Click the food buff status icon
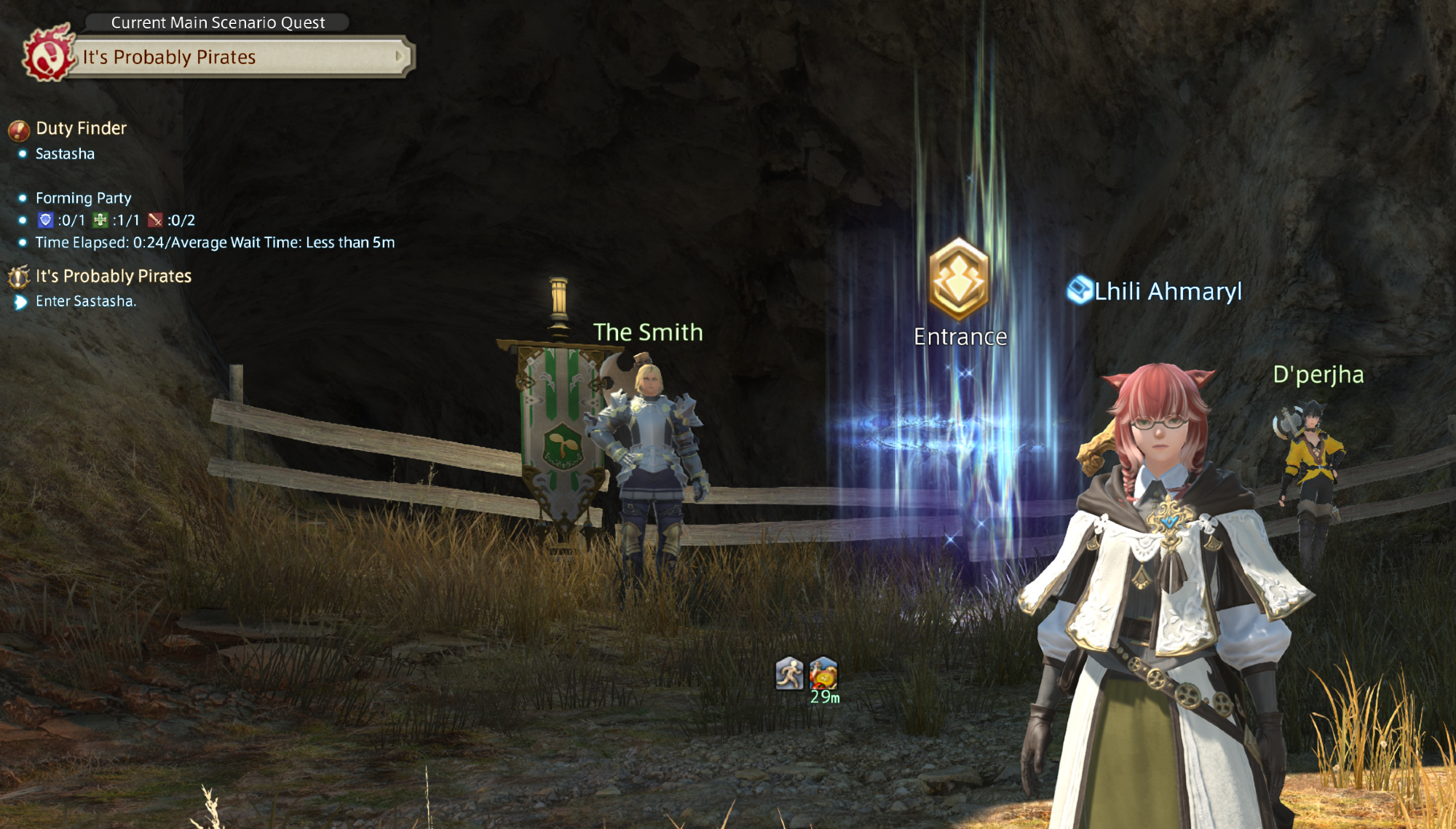Screen dimensions: 1456x829 tap(823, 673)
